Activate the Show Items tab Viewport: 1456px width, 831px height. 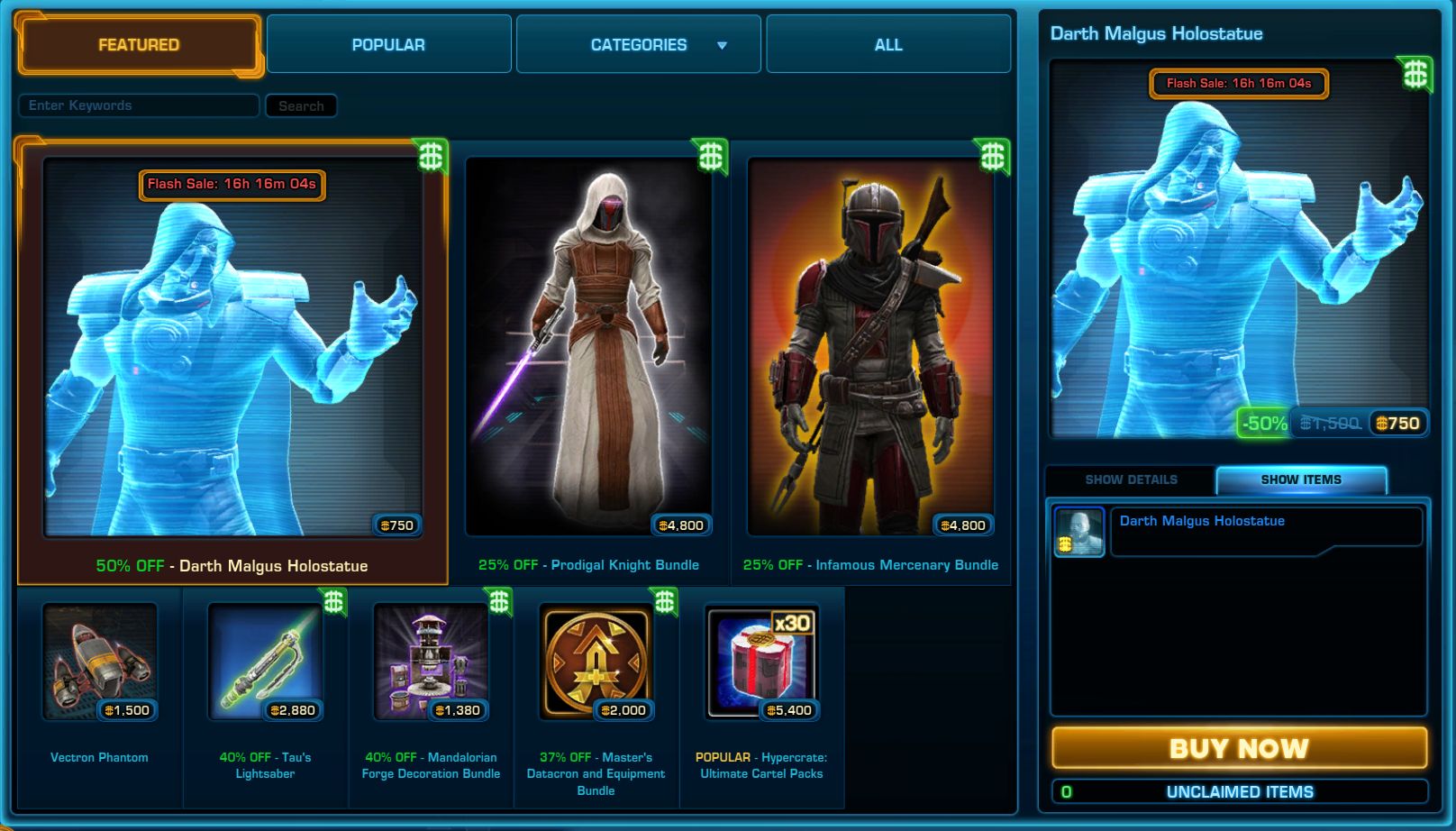[x=1301, y=479]
